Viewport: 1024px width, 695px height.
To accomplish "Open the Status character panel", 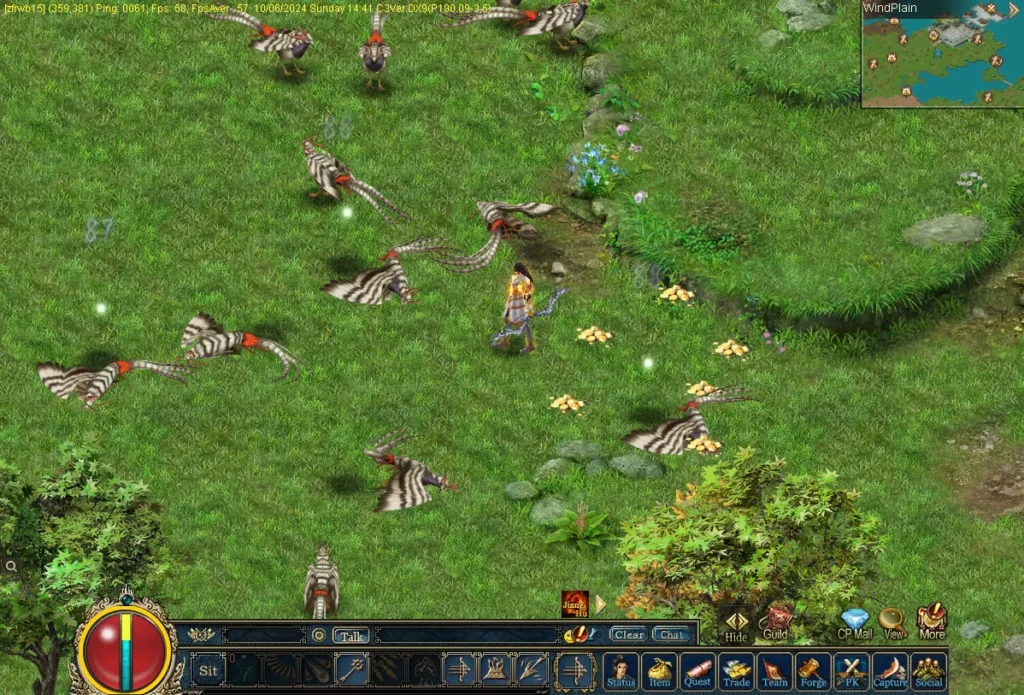I will click(x=620, y=670).
